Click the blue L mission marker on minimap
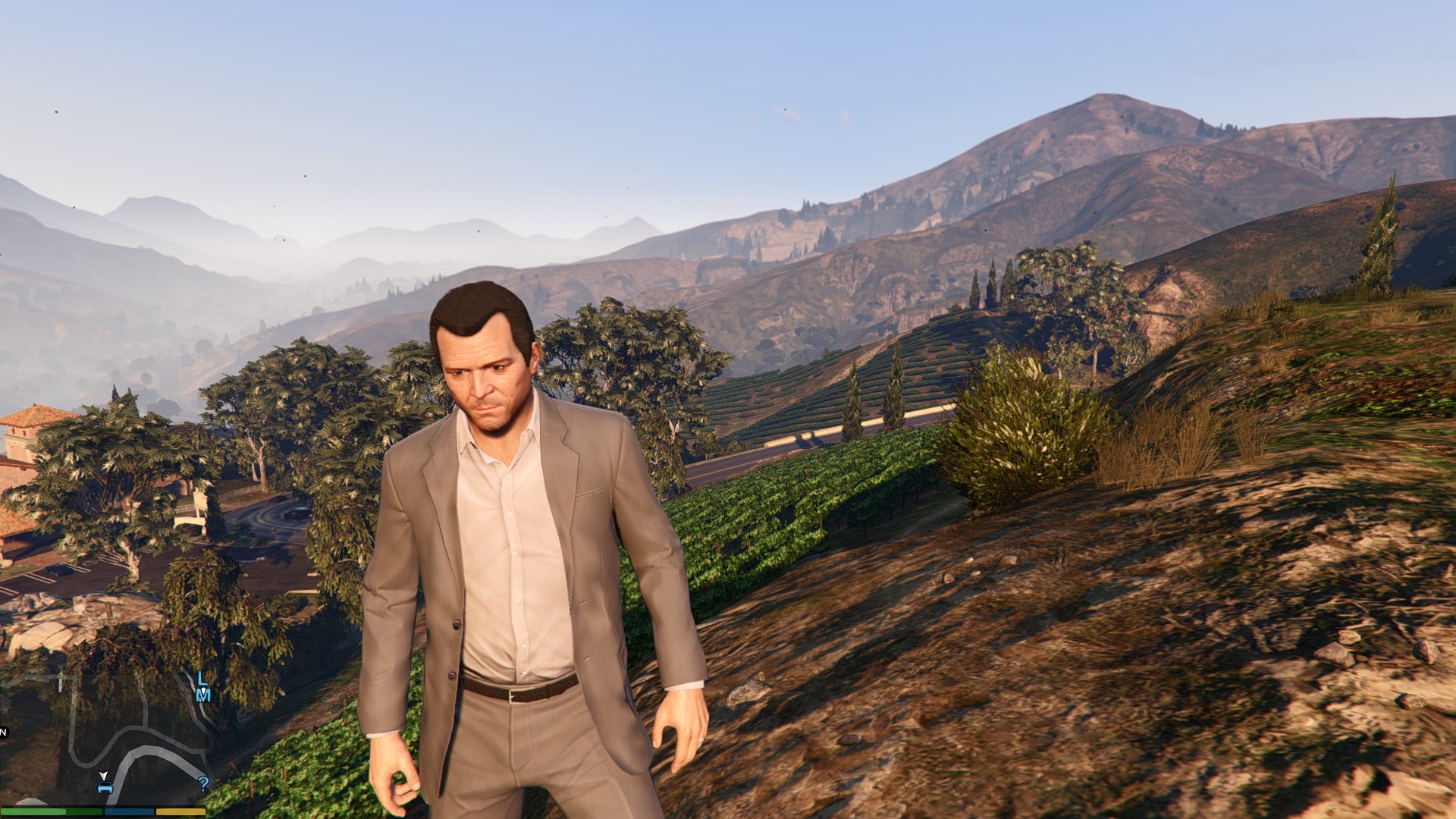The width and height of the screenshot is (1456, 819). [202, 678]
